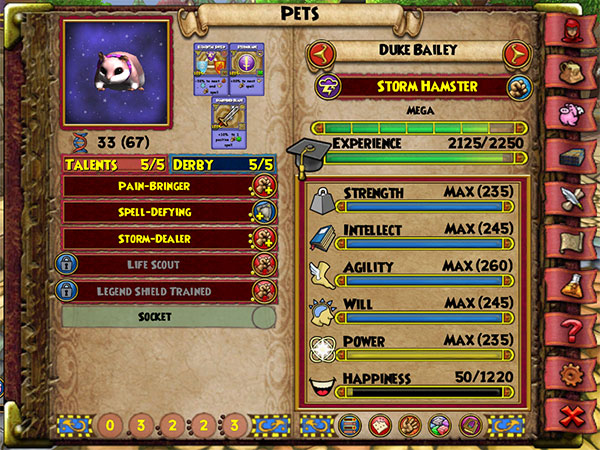Open the potion flask tab
The width and height of the screenshot is (600, 450).
(x=571, y=285)
